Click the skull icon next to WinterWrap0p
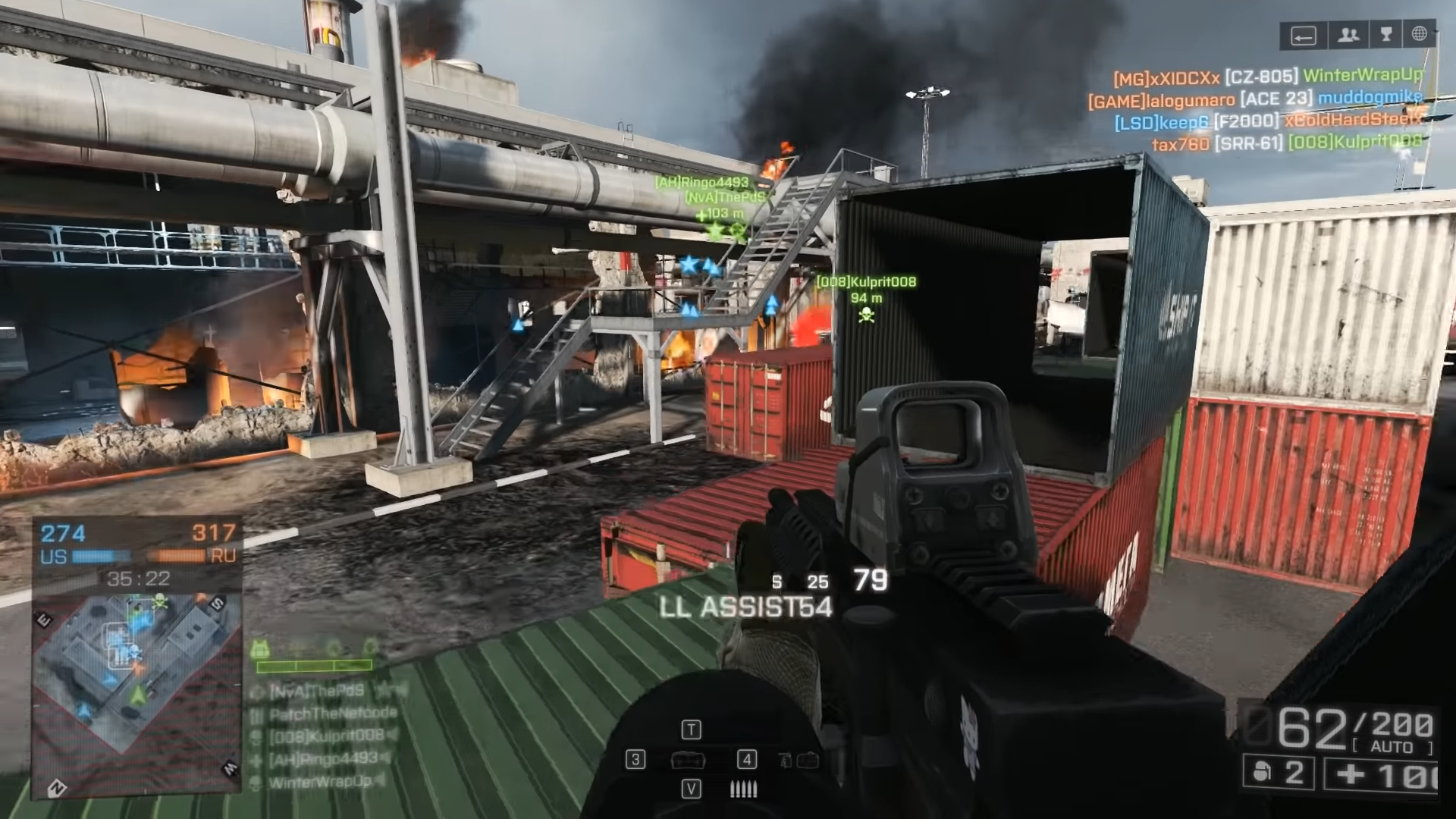The height and width of the screenshot is (819, 1456). click(x=255, y=783)
